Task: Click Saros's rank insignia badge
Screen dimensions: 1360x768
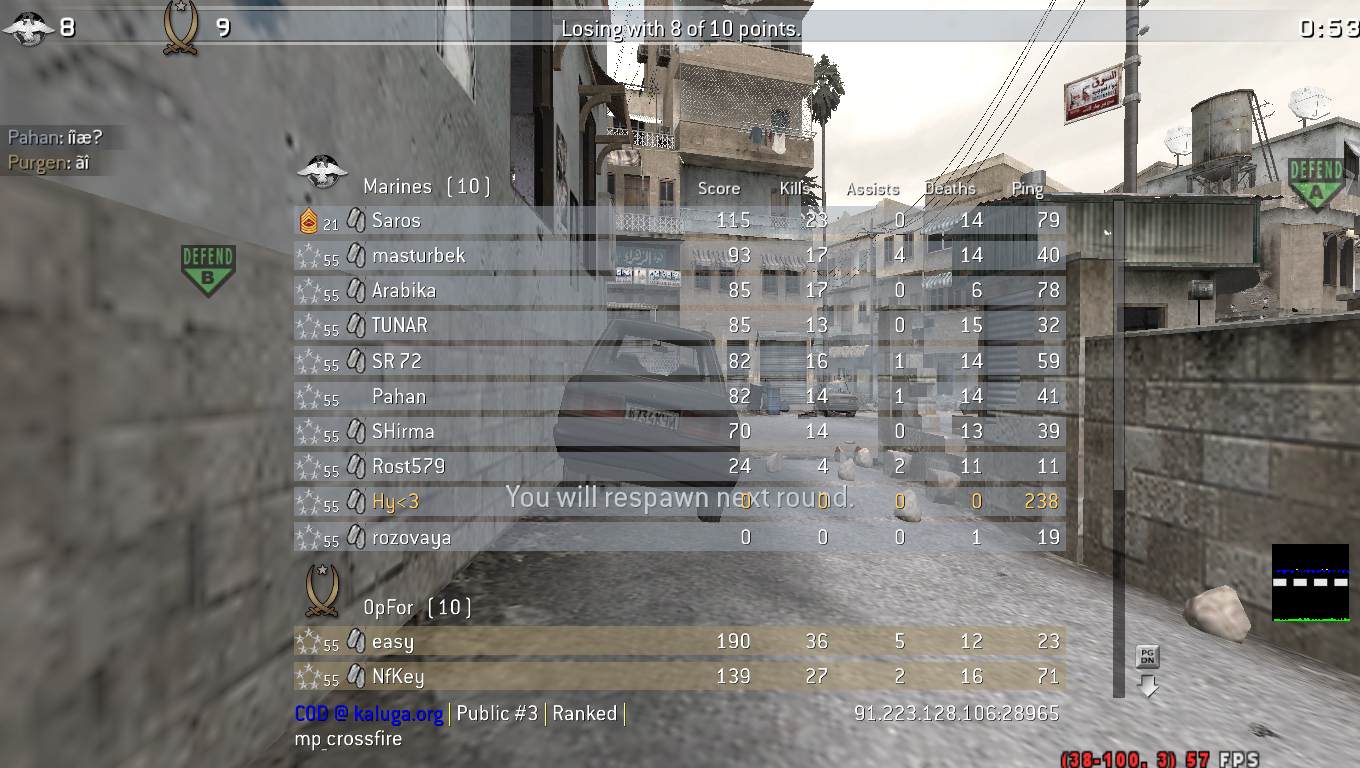Action: tap(309, 221)
